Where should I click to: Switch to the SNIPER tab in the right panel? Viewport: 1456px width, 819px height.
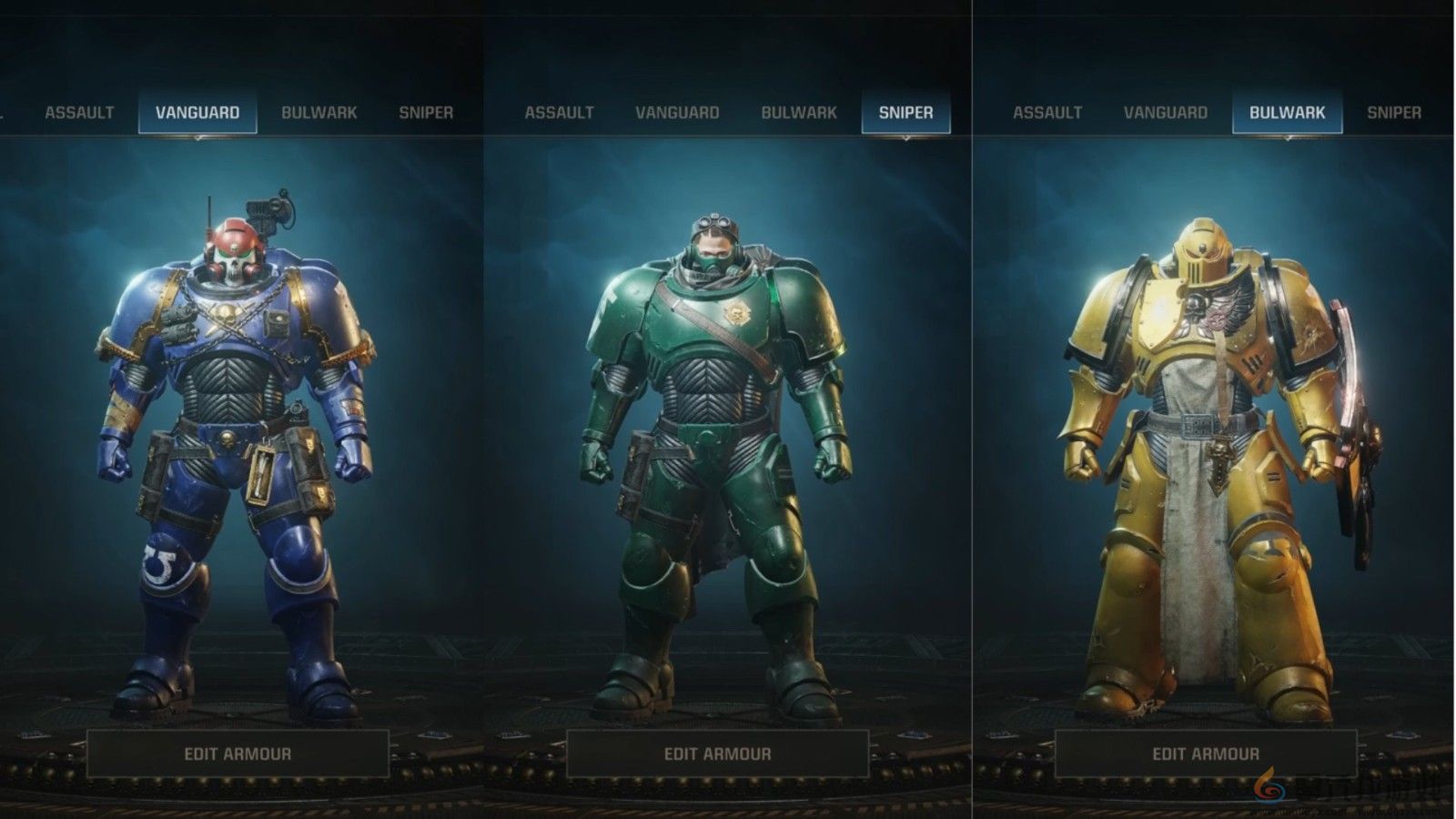coord(1398,113)
